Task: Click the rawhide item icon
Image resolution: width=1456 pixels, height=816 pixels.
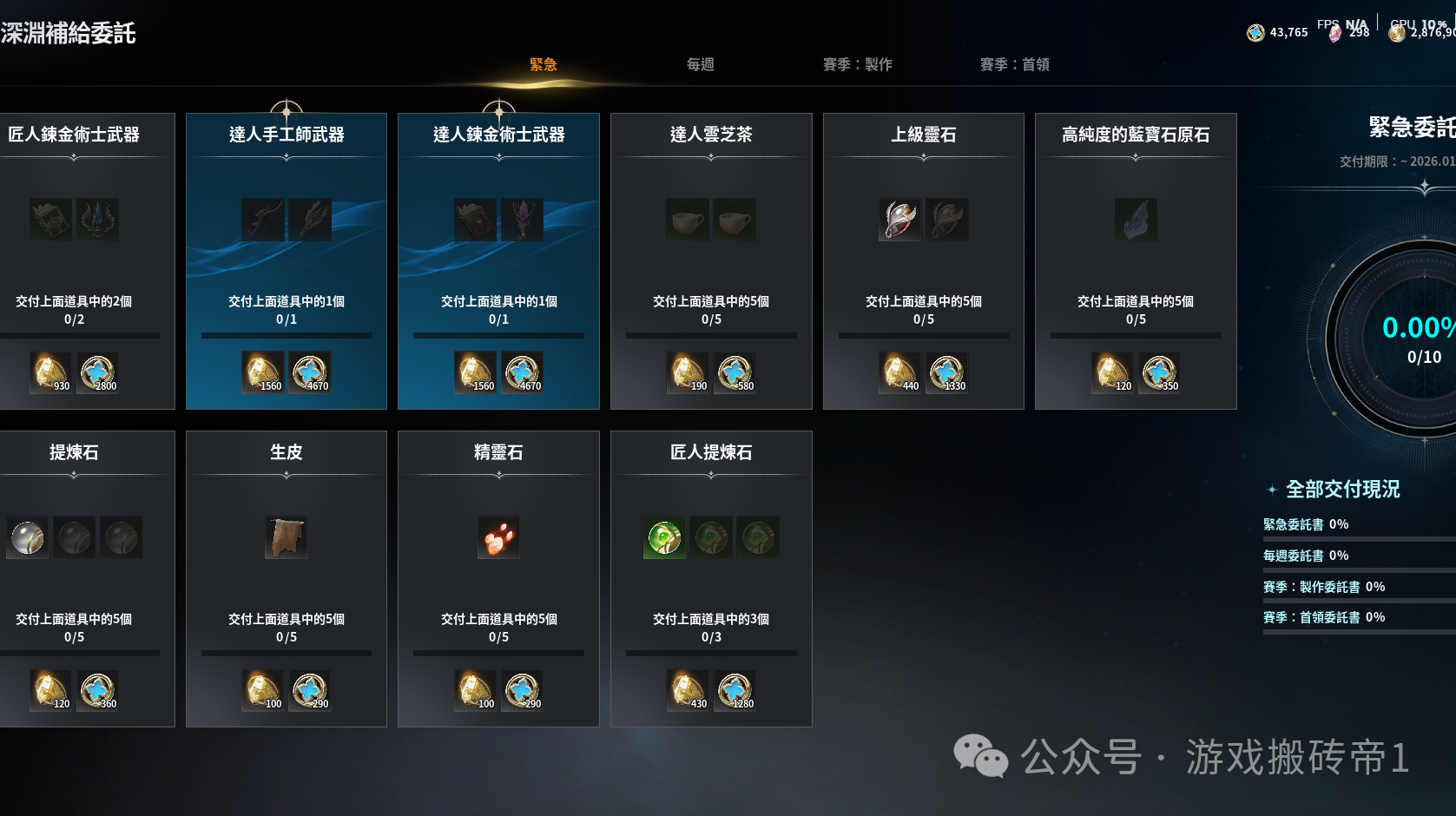Action: pyautogui.click(x=287, y=537)
